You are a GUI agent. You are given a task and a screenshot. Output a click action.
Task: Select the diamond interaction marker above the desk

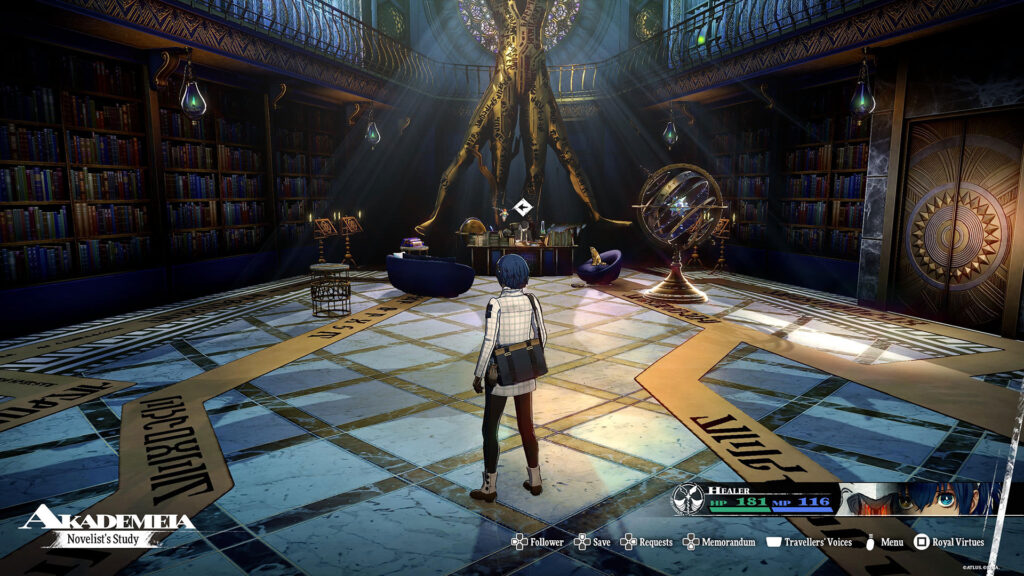pos(521,208)
